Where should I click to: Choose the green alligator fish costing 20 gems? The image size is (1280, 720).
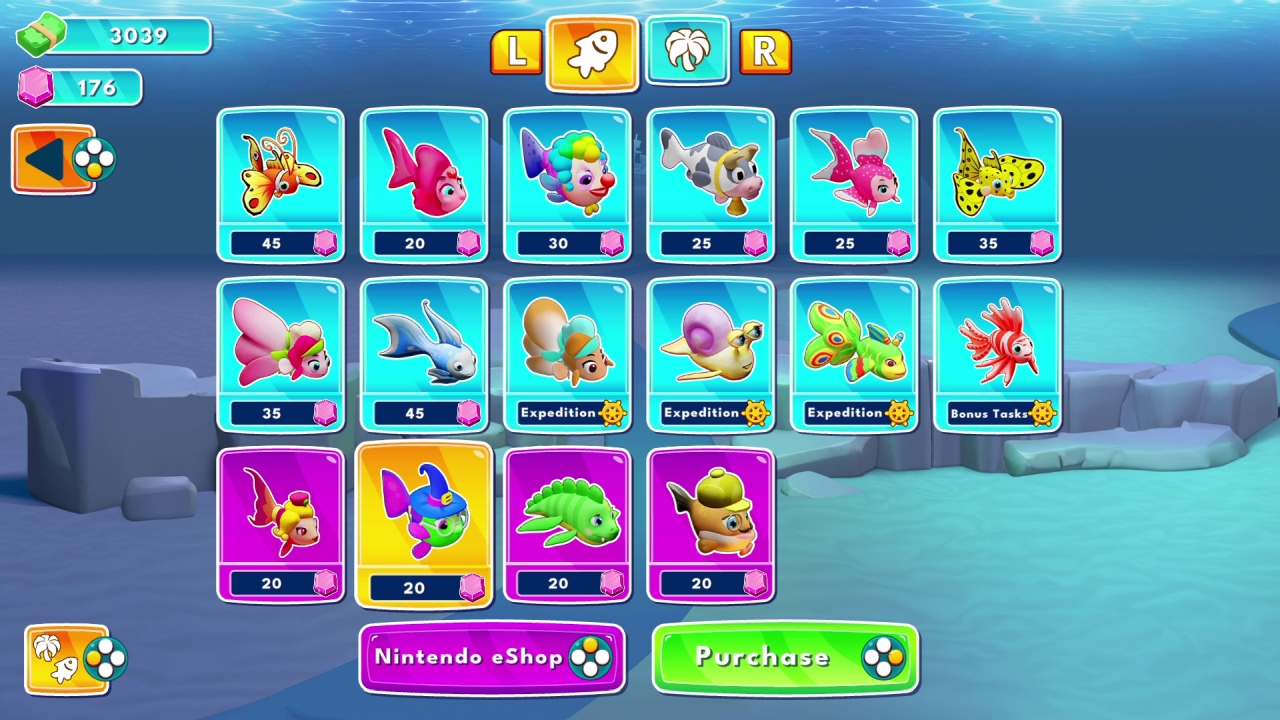[567, 525]
